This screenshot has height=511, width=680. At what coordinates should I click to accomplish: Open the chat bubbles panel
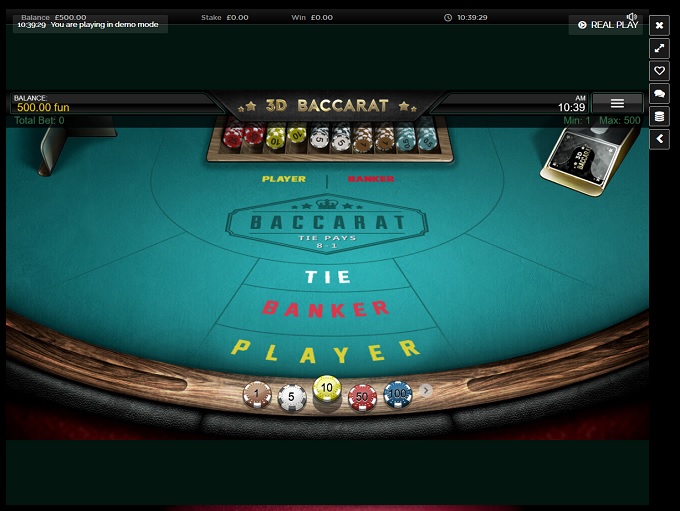(x=659, y=94)
